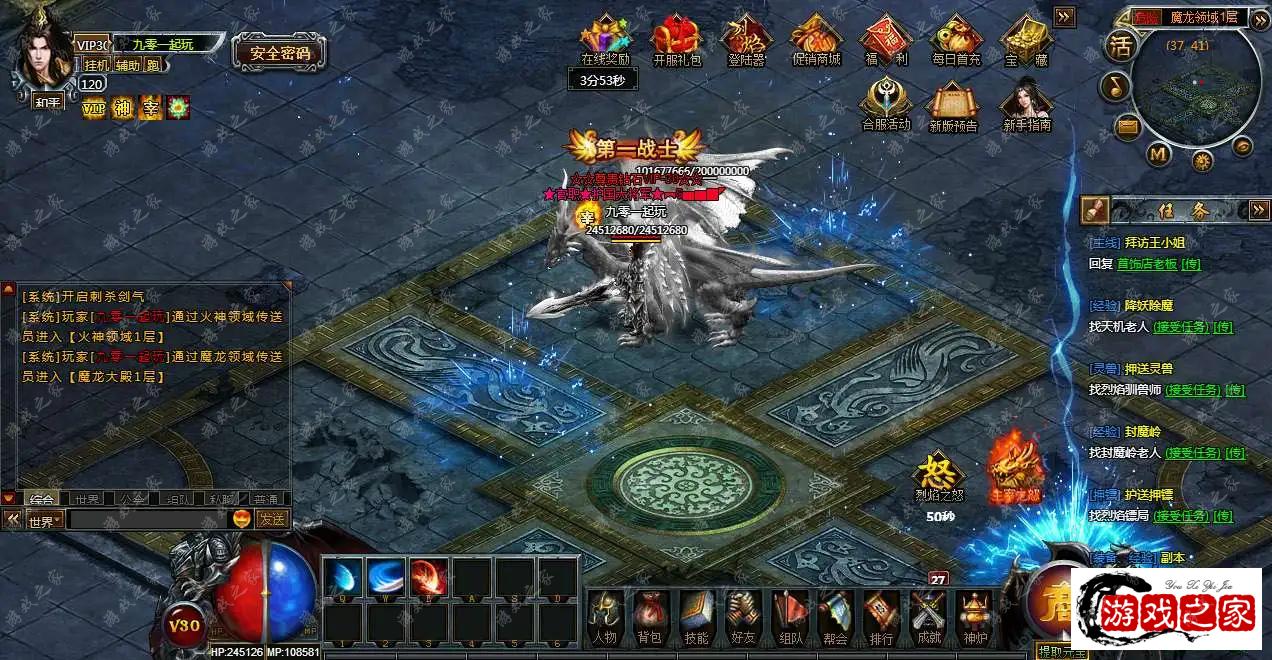Open the 开服礼包 server gift pack
1272x660 pixels.
tap(677, 37)
